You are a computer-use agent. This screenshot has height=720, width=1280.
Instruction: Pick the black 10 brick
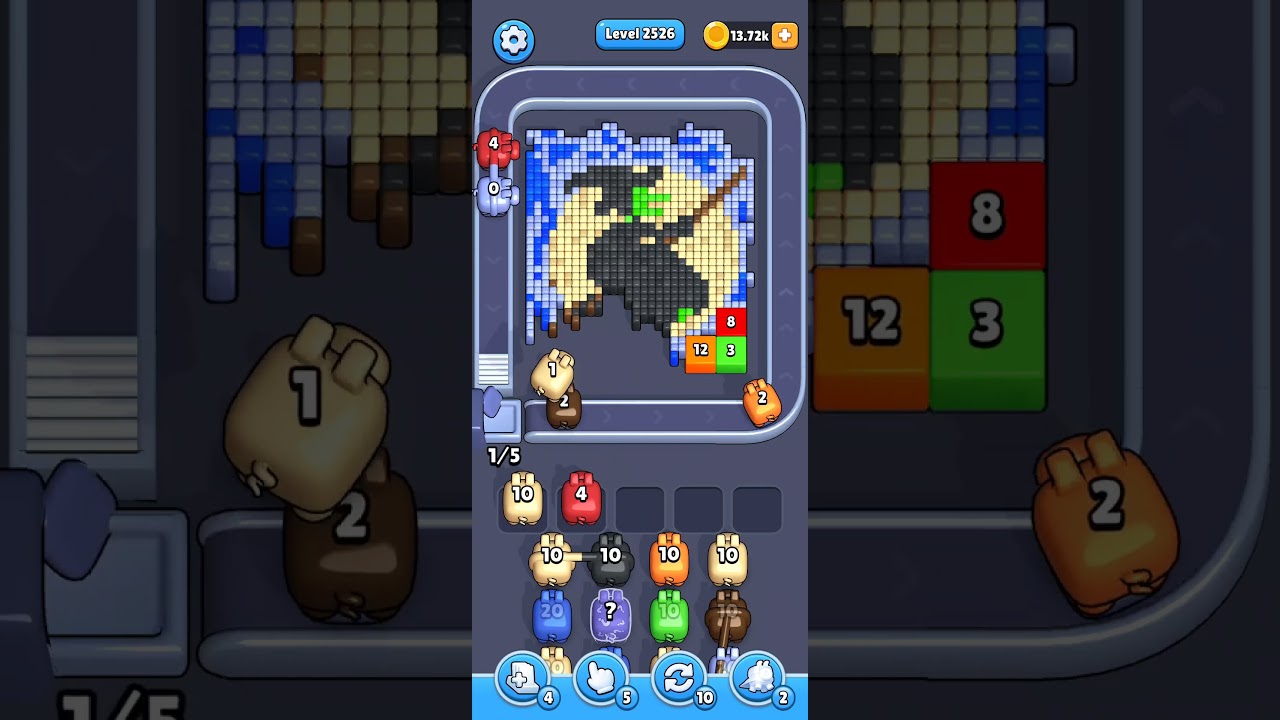click(610, 560)
